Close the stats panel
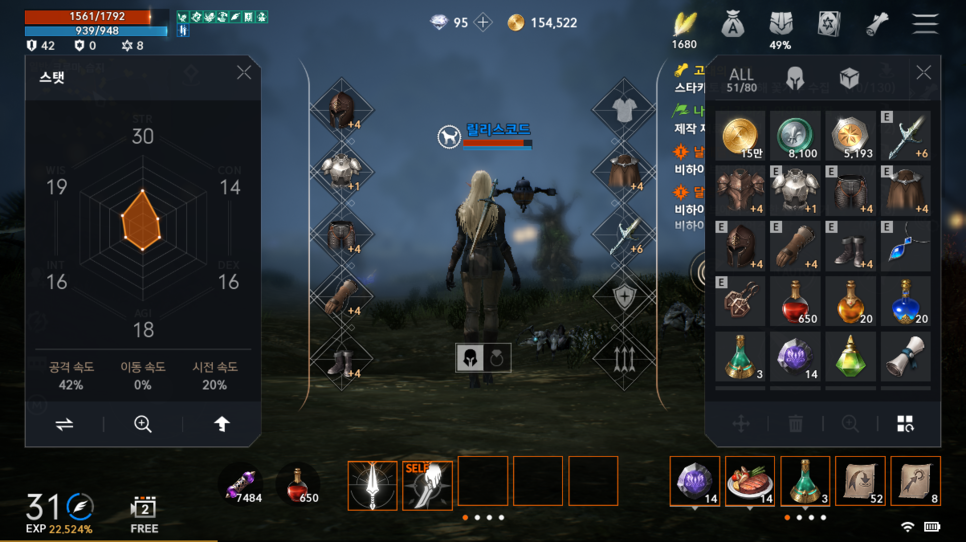Image resolution: width=966 pixels, height=542 pixels. 244,73
